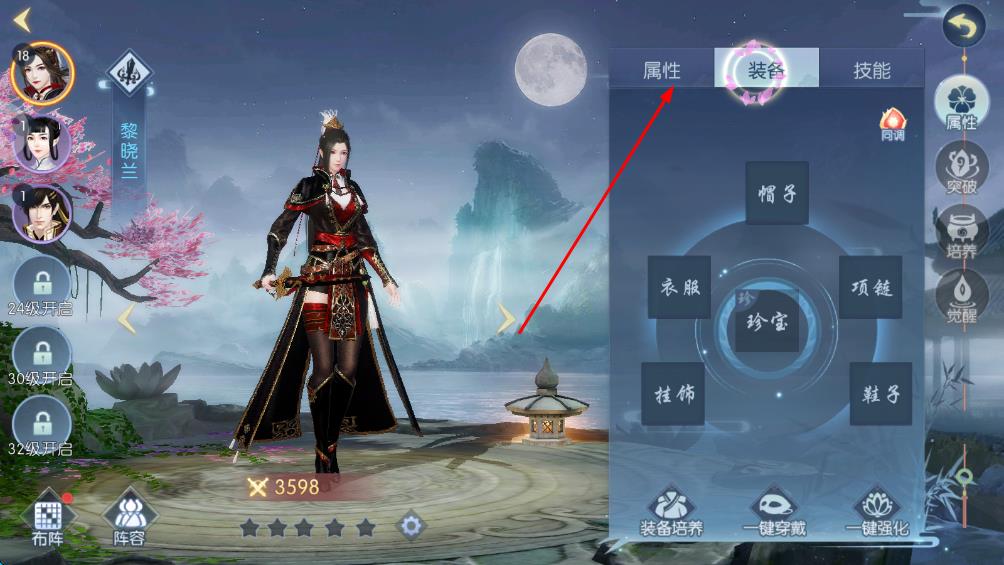Open the 突破 breakthrough menu
The height and width of the screenshot is (565, 1004).
click(961, 171)
